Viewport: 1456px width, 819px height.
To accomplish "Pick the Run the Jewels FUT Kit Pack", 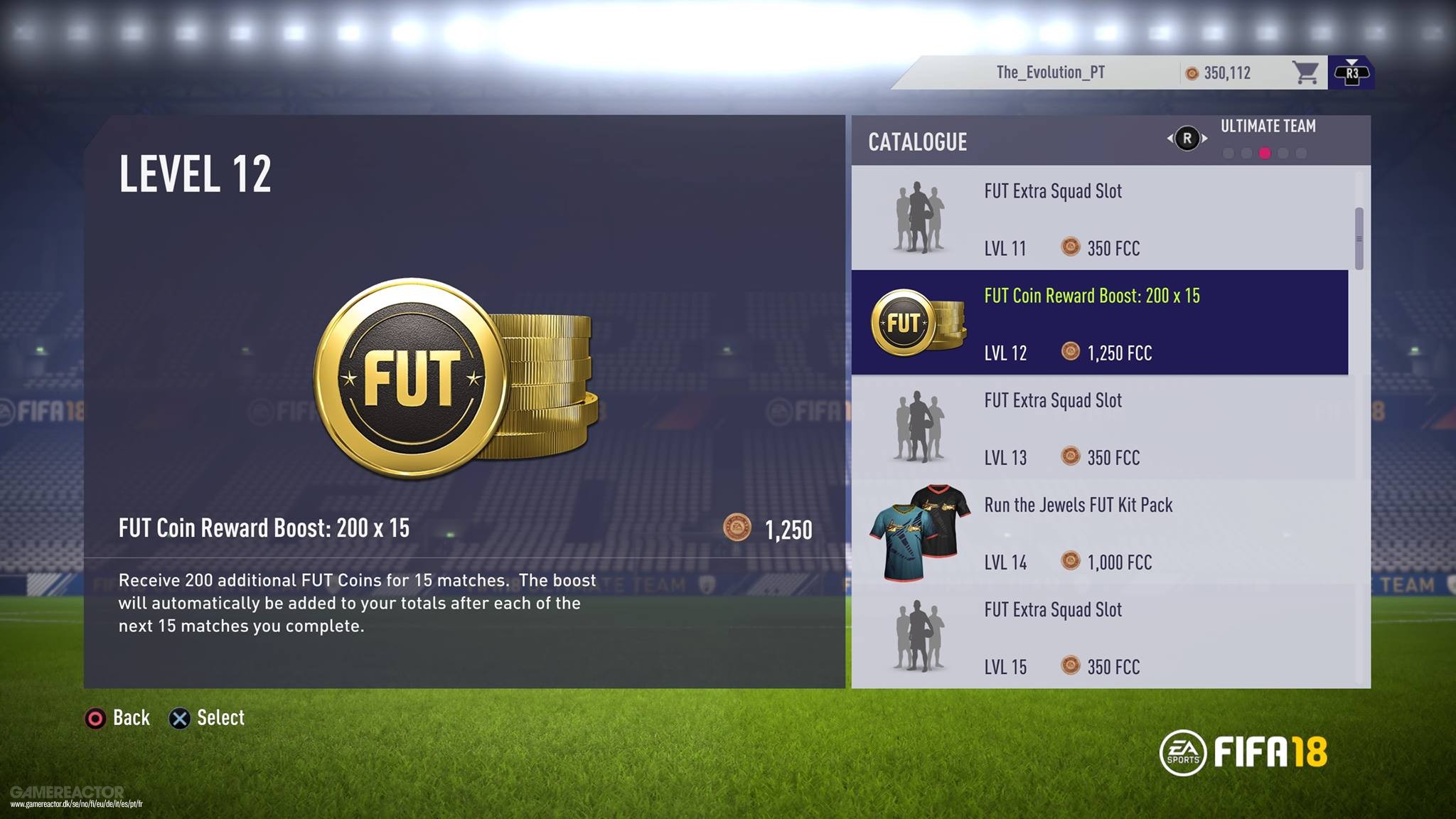I will pos(1099,532).
